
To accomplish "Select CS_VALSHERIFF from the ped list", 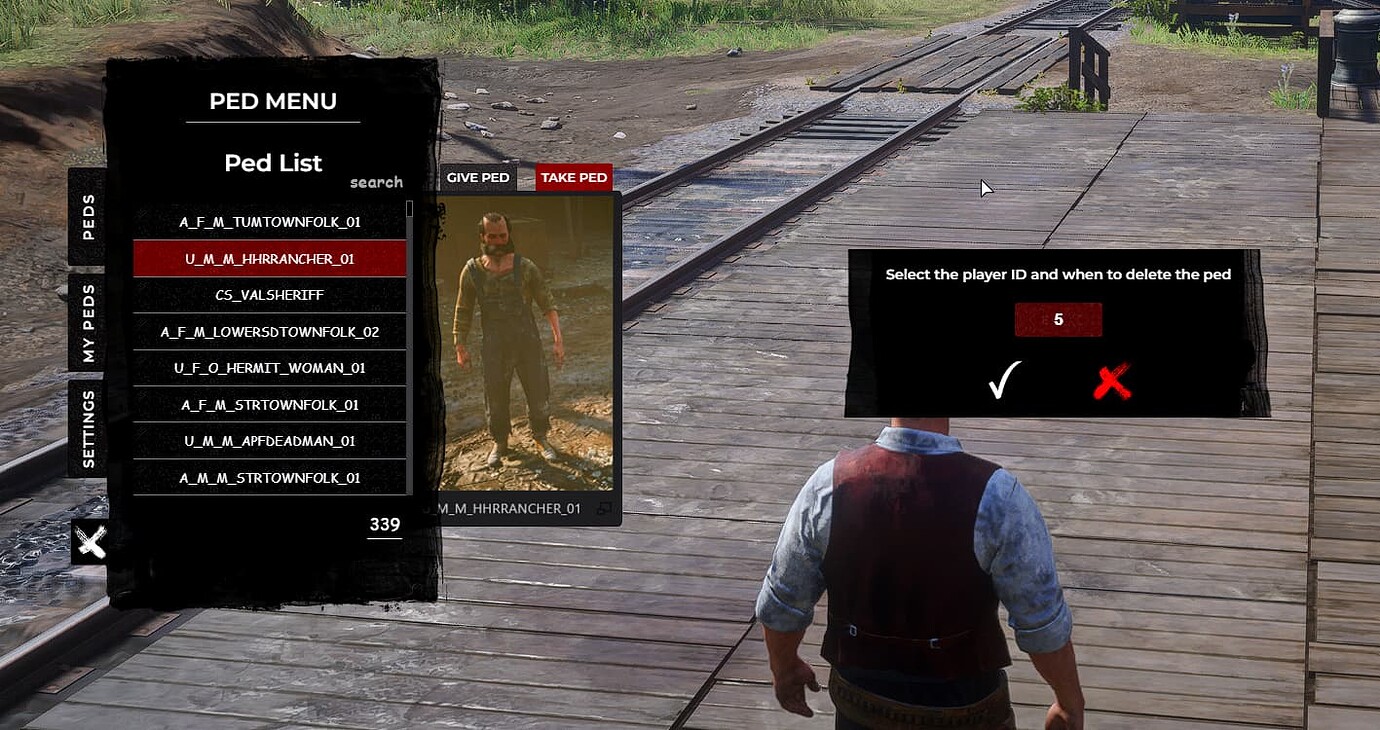I will (x=269, y=294).
